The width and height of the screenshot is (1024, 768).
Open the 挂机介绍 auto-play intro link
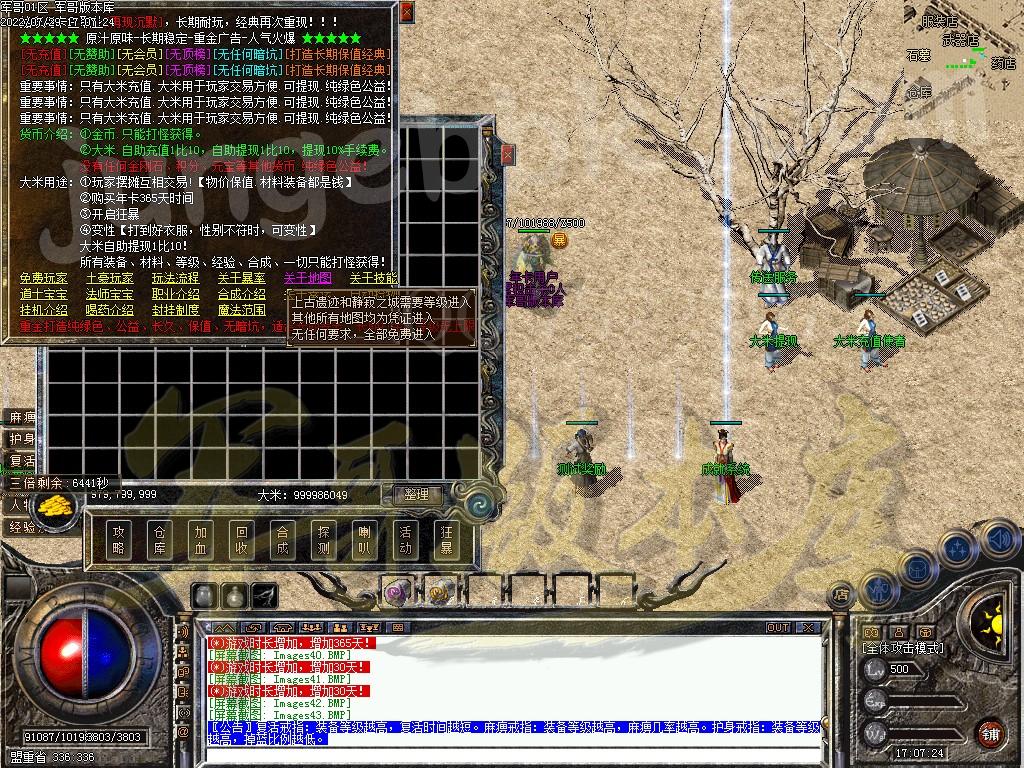[44, 310]
